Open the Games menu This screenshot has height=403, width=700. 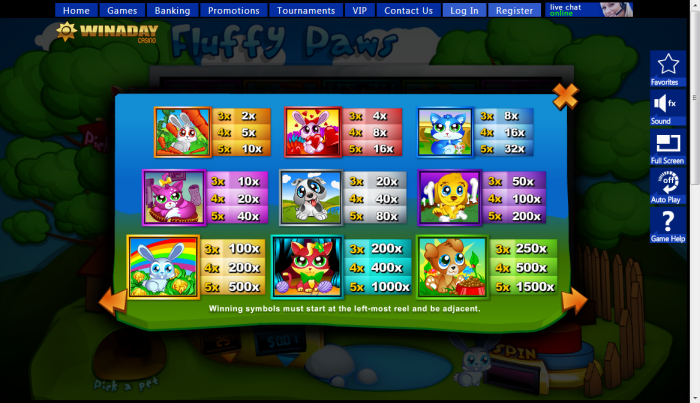click(x=122, y=11)
